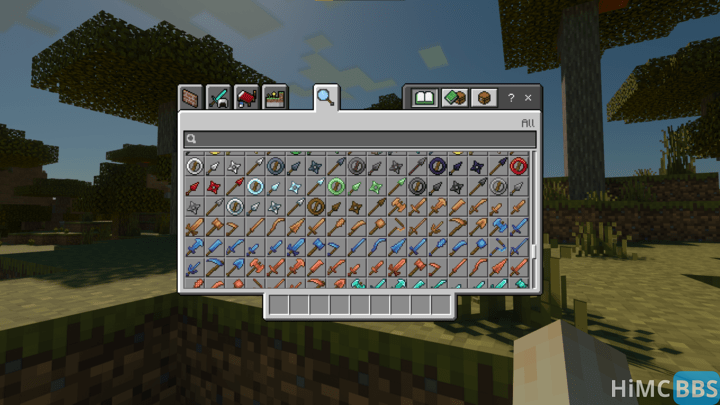Click the question mark help button
The height and width of the screenshot is (405, 720).
click(511, 98)
